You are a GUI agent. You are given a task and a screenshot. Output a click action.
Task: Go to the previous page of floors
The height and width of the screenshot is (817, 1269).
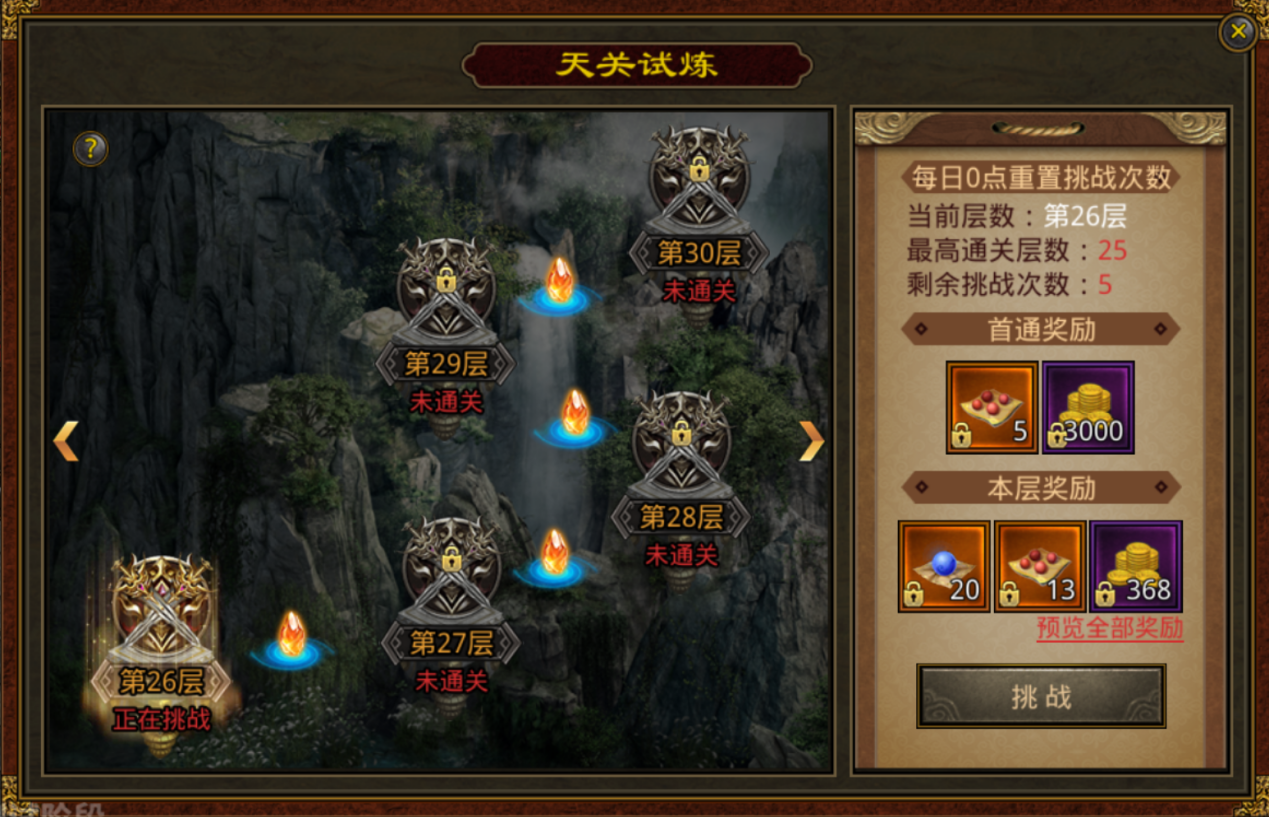pos(66,440)
